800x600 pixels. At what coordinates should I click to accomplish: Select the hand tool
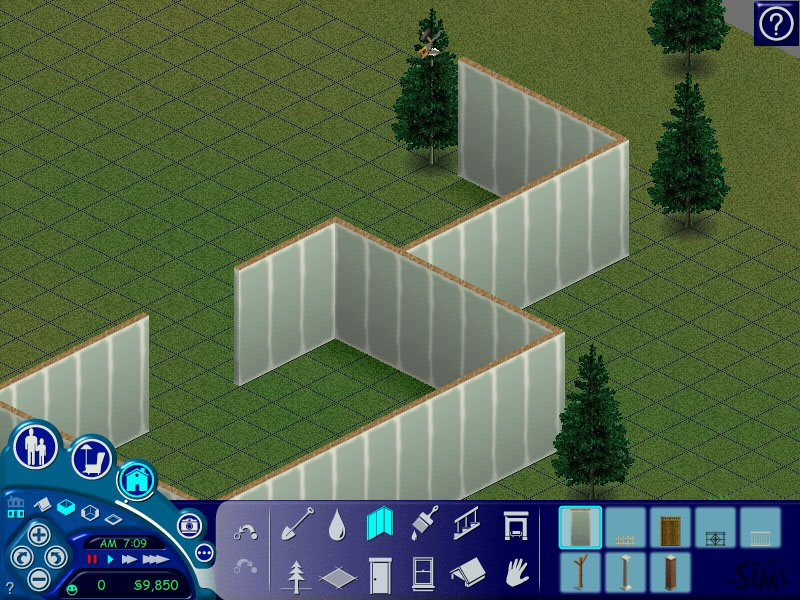pyautogui.click(x=514, y=574)
